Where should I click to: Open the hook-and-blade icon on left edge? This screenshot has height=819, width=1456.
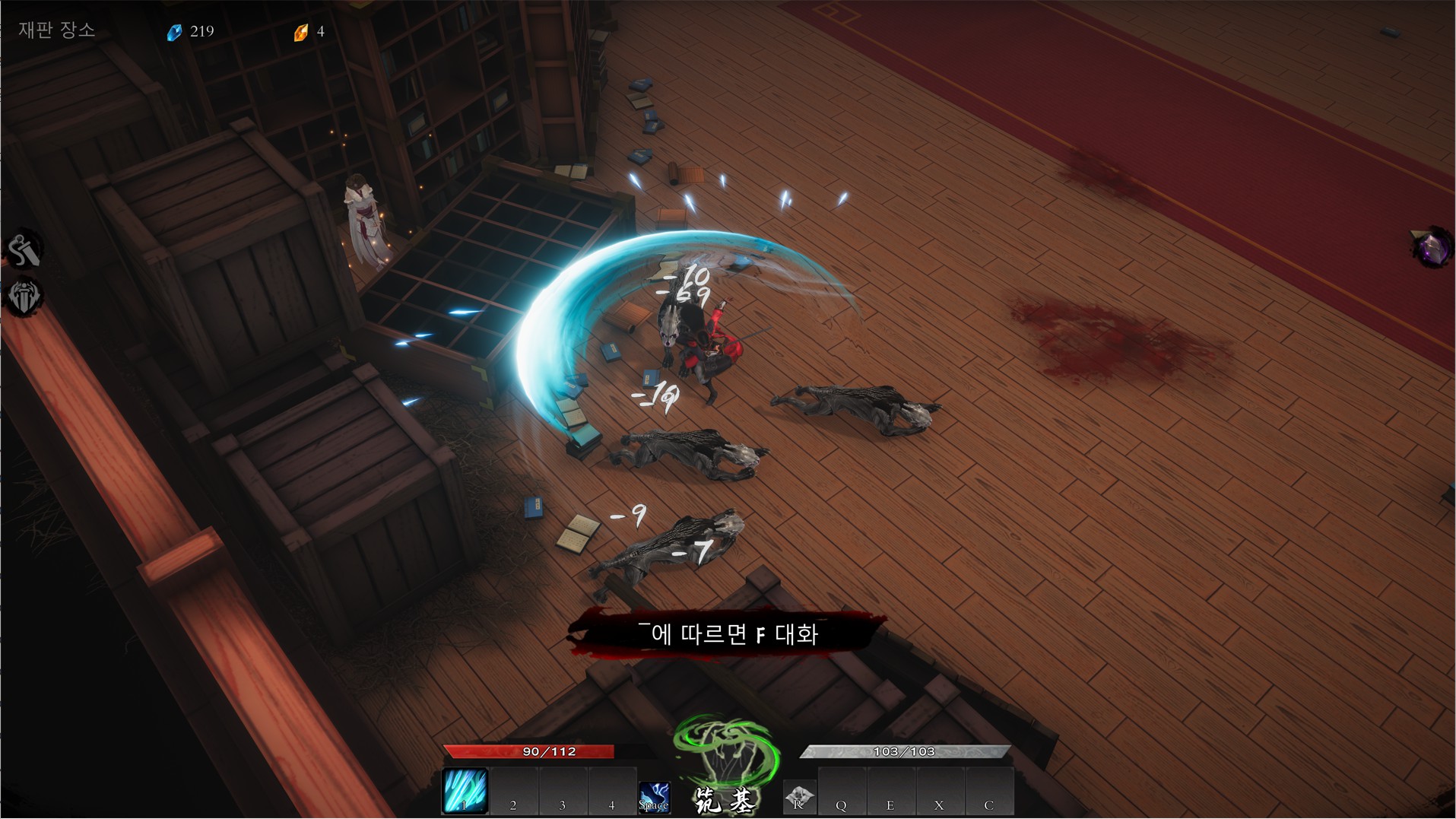(x=24, y=250)
